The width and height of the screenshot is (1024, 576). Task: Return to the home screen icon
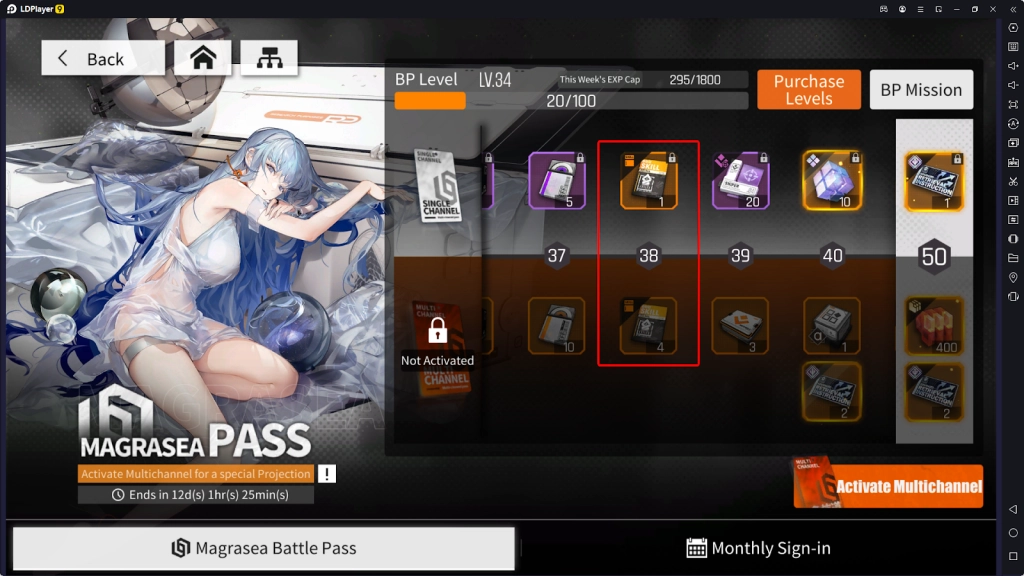pos(203,58)
